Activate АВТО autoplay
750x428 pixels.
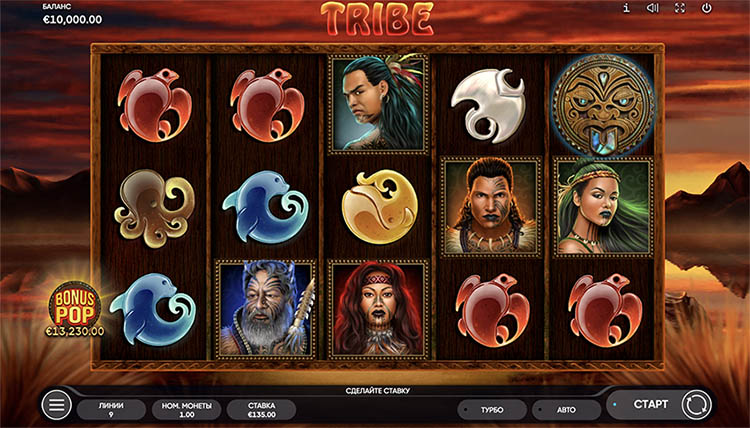tap(566, 410)
